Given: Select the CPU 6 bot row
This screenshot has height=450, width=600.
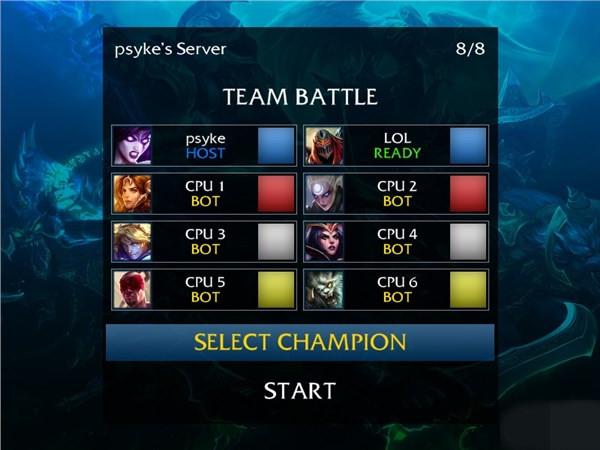Looking at the screenshot, I should click(x=397, y=289).
